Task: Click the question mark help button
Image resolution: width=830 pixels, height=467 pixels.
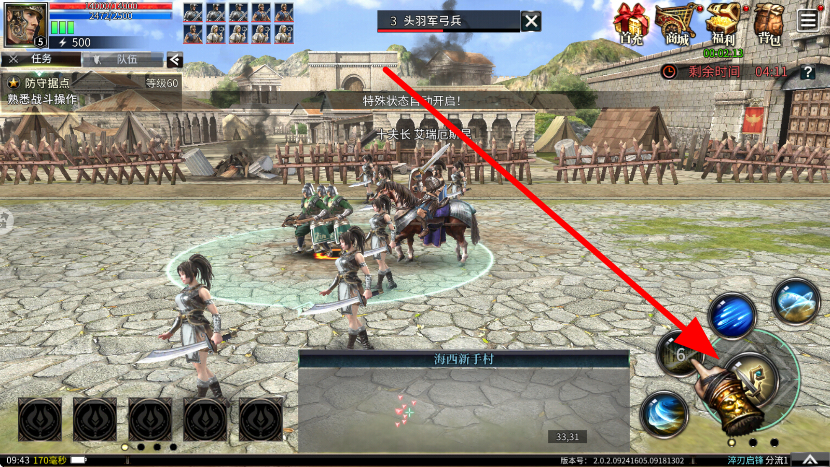Action: point(807,72)
